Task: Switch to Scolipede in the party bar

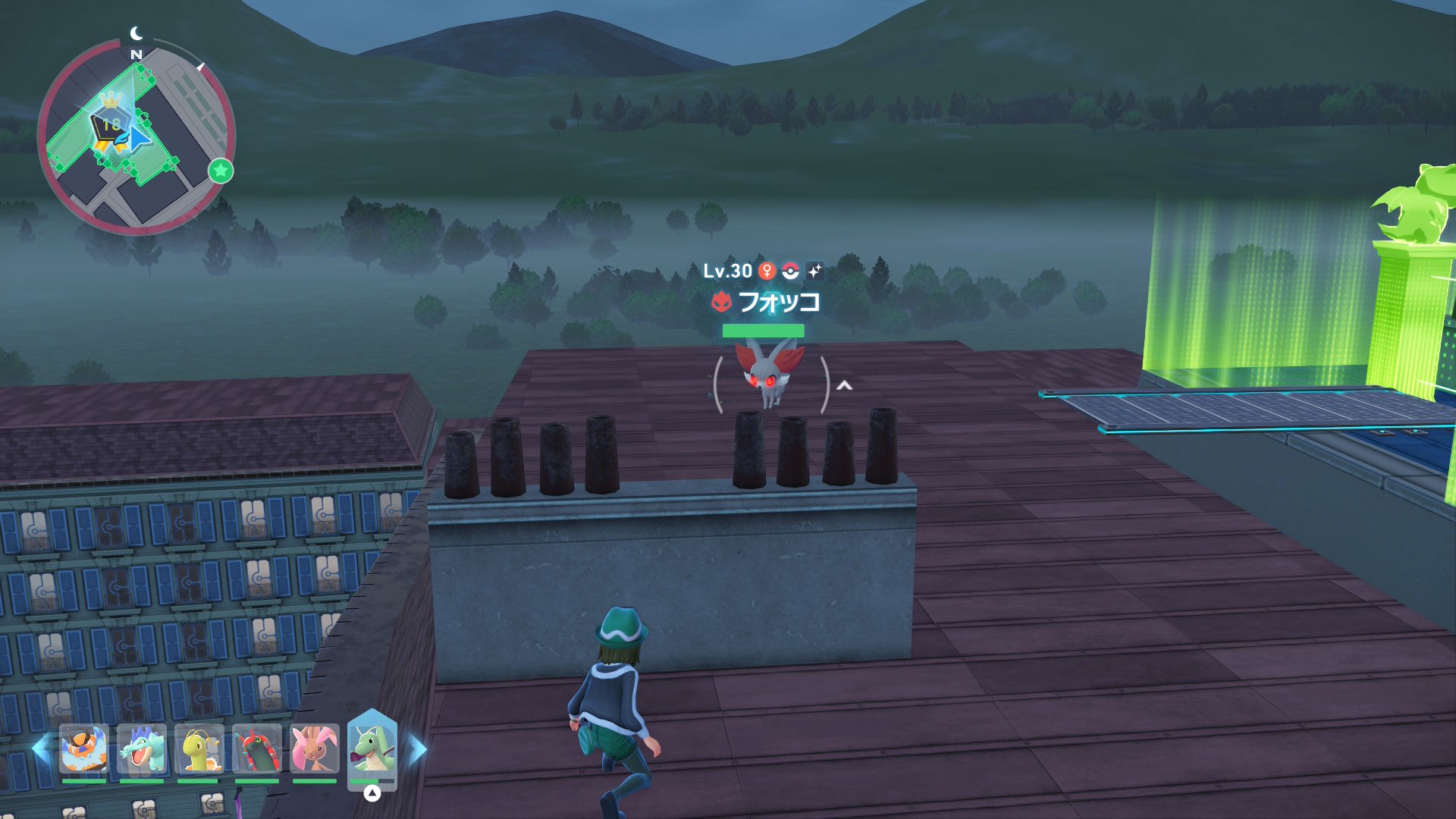Action: (x=257, y=749)
